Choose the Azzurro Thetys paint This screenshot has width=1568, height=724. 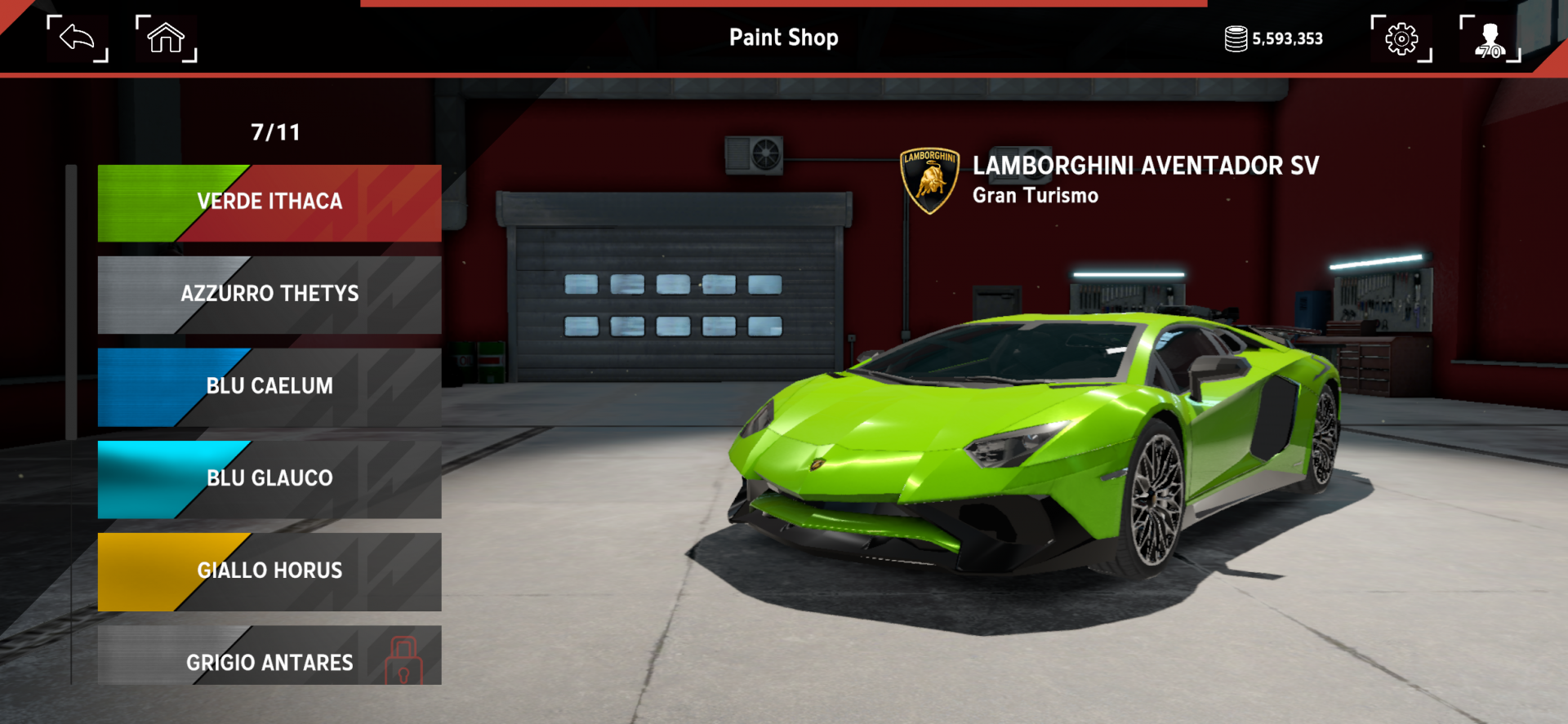click(x=269, y=295)
